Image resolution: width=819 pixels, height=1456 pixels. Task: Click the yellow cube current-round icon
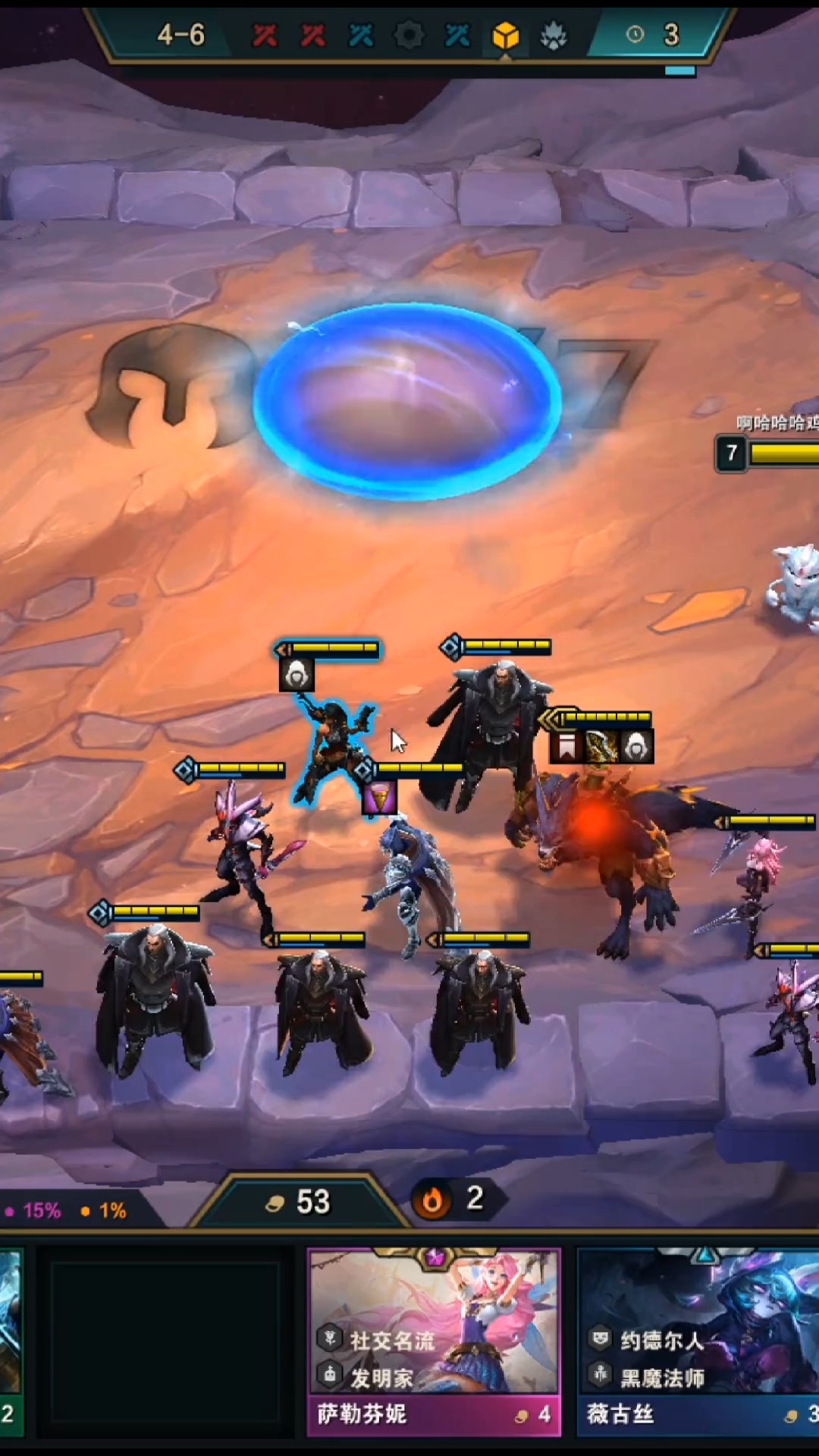point(505,35)
